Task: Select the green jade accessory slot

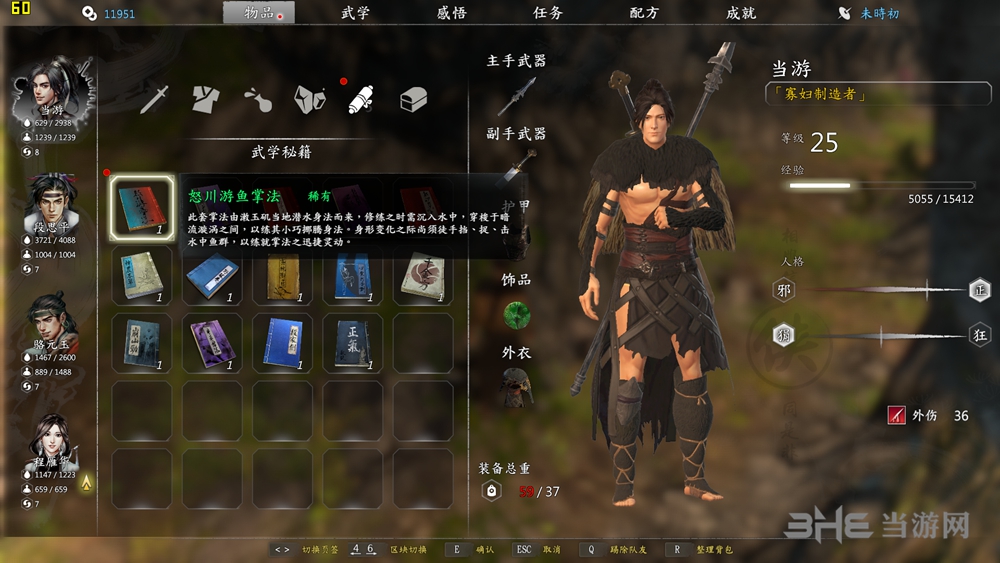Action: (x=516, y=316)
